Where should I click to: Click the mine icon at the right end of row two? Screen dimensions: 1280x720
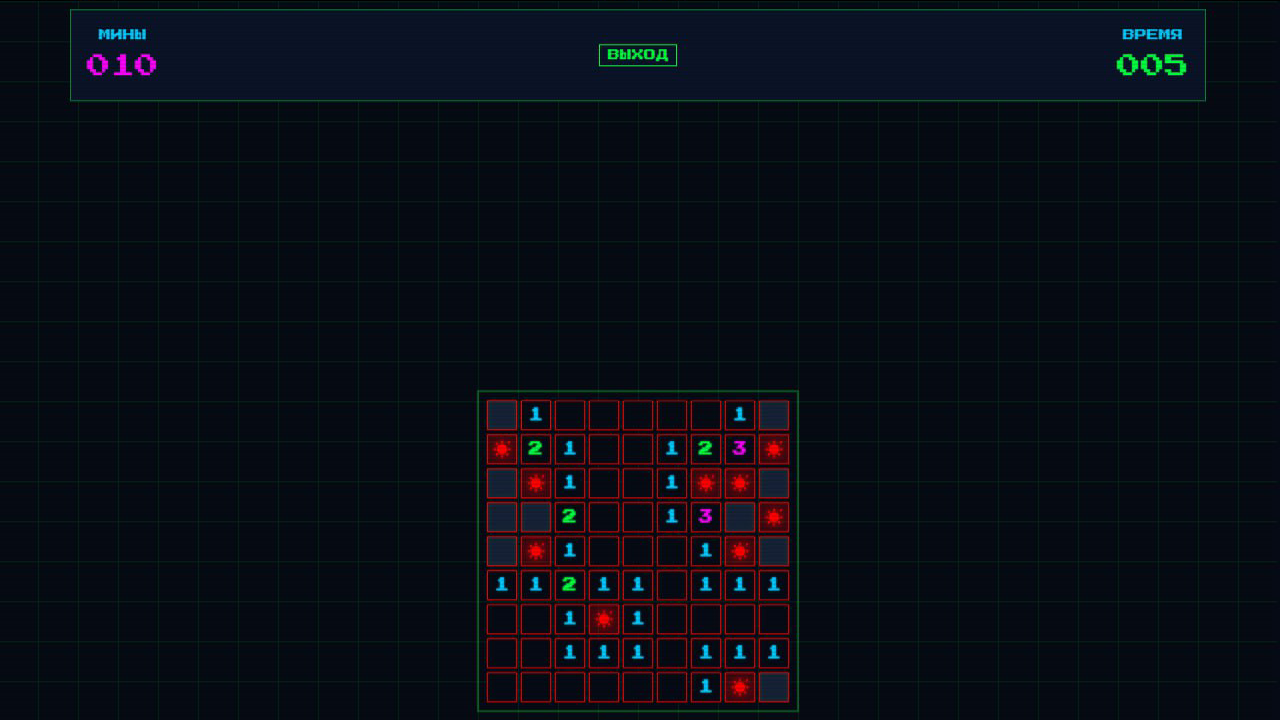coord(773,449)
